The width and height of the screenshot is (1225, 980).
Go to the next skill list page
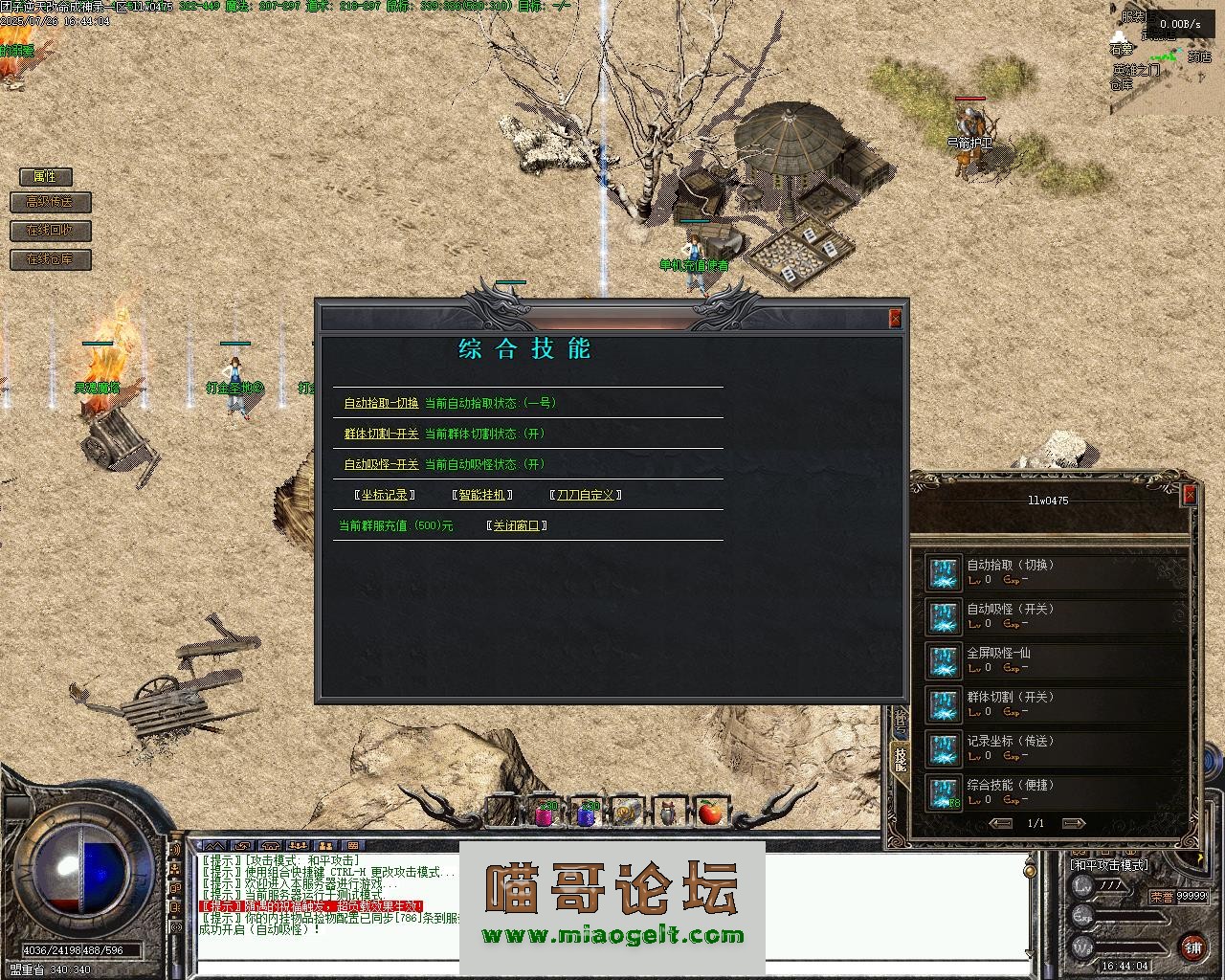(1073, 823)
